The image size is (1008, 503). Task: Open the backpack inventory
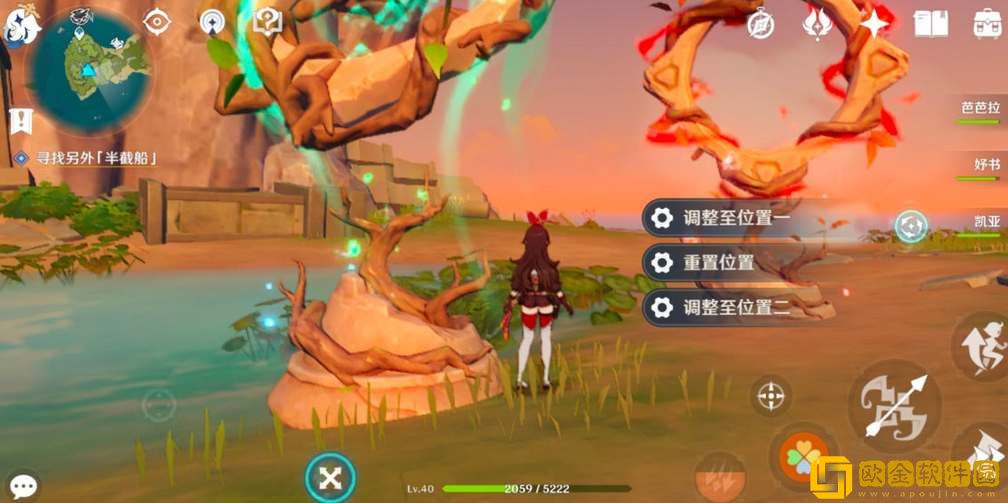tap(988, 22)
